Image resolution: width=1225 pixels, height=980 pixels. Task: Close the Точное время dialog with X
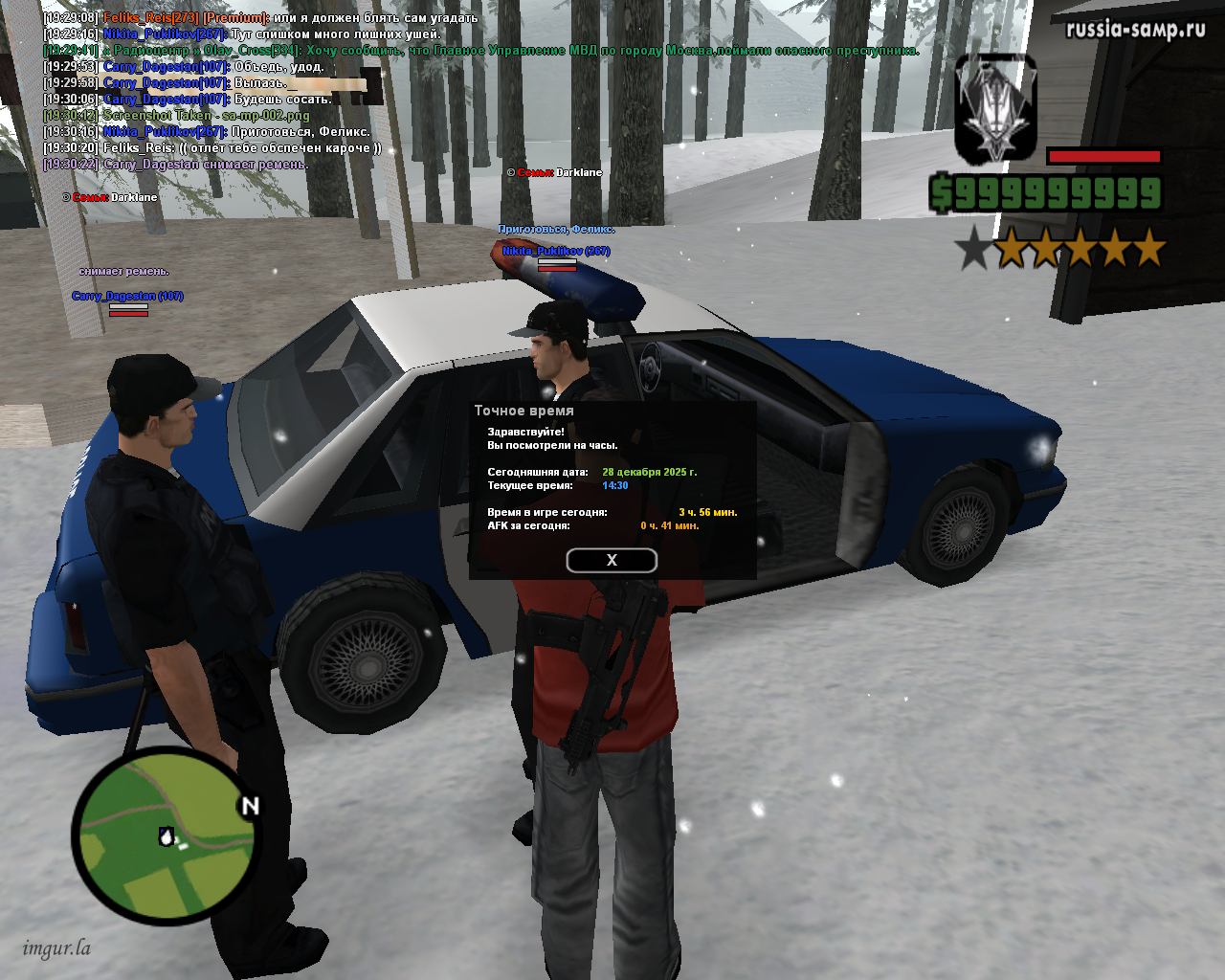tap(612, 561)
